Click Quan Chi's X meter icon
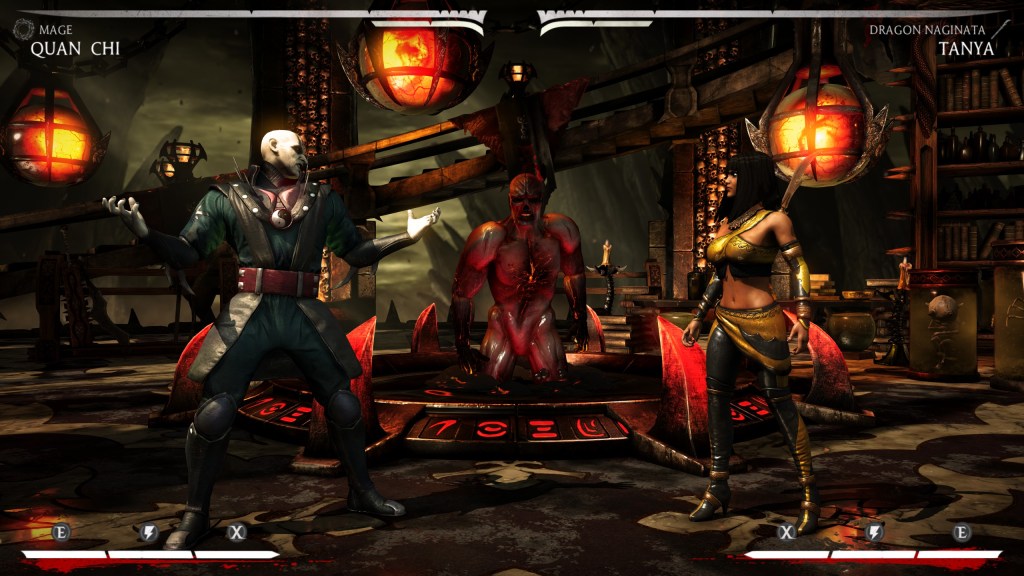This screenshot has width=1024, height=576. pos(237,532)
